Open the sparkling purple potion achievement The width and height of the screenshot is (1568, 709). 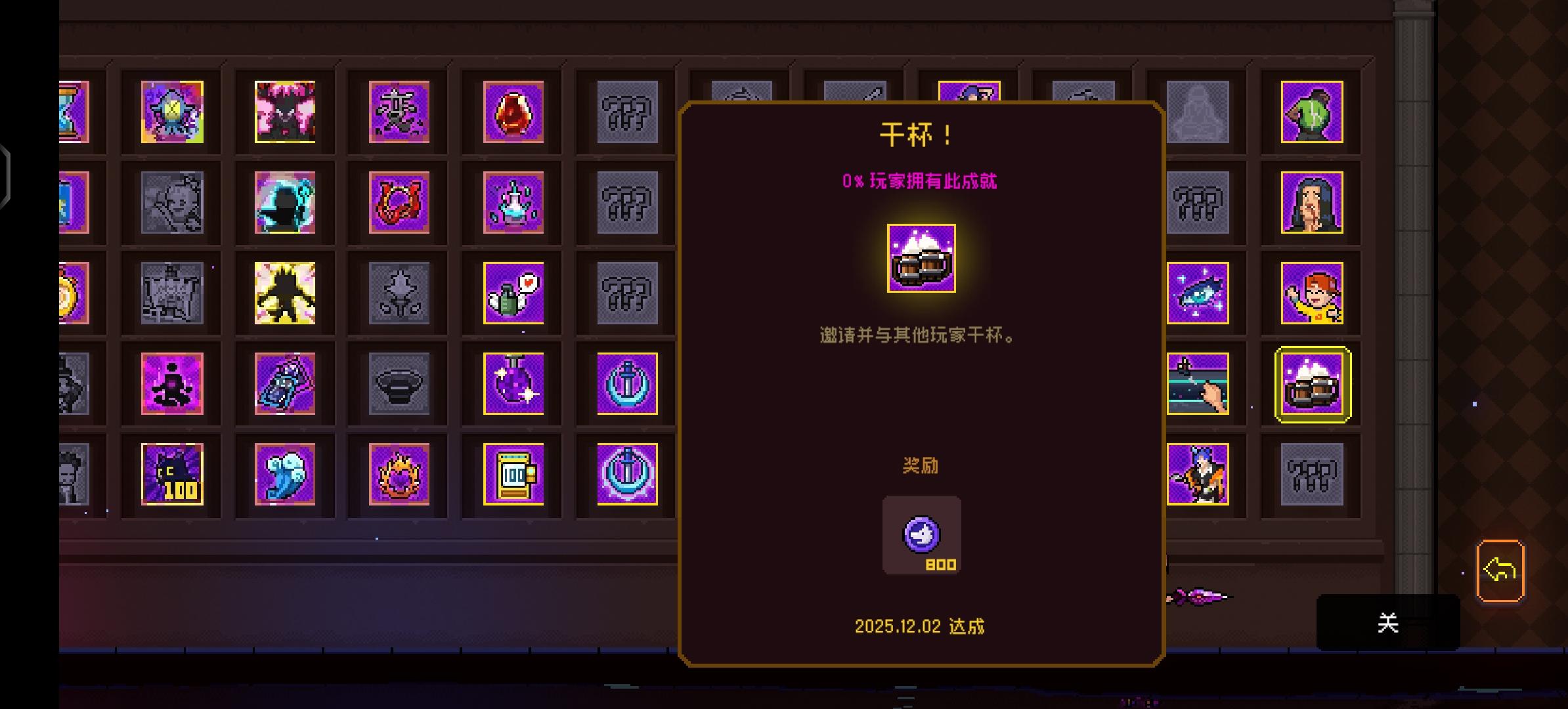[513, 385]
